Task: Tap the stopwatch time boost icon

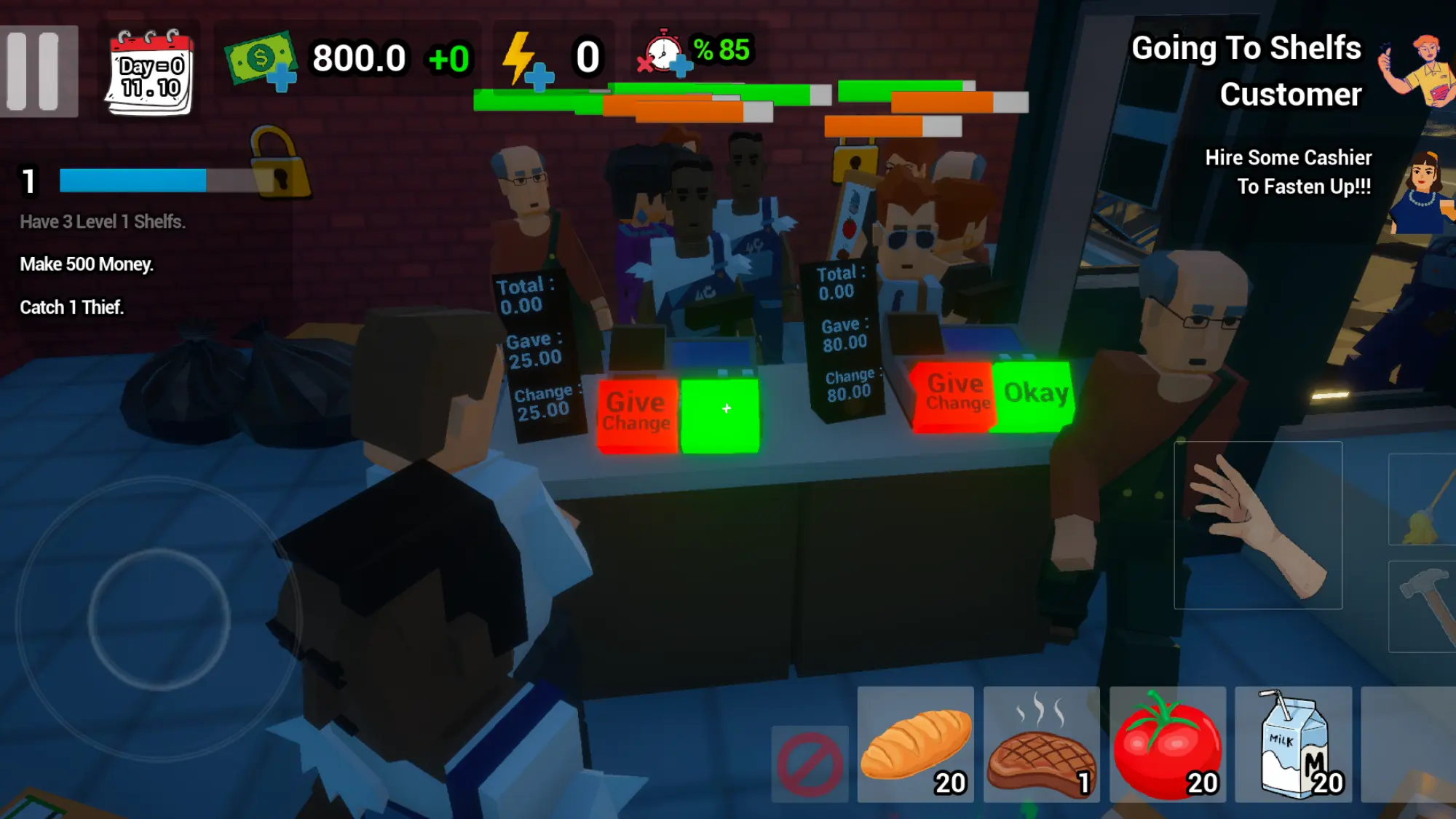Action: (664, 54)
